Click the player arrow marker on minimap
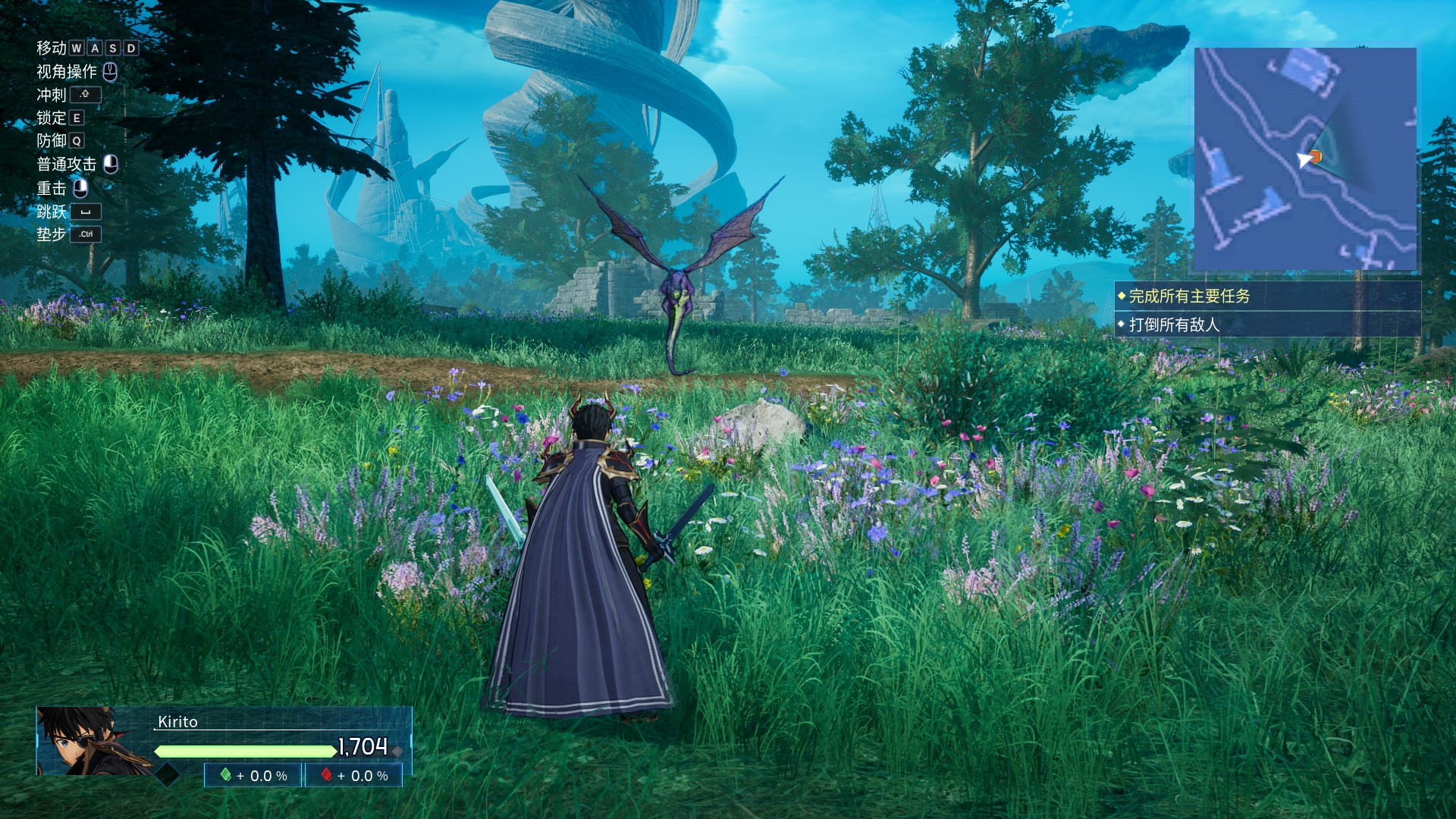 [x=1304, y=159]
